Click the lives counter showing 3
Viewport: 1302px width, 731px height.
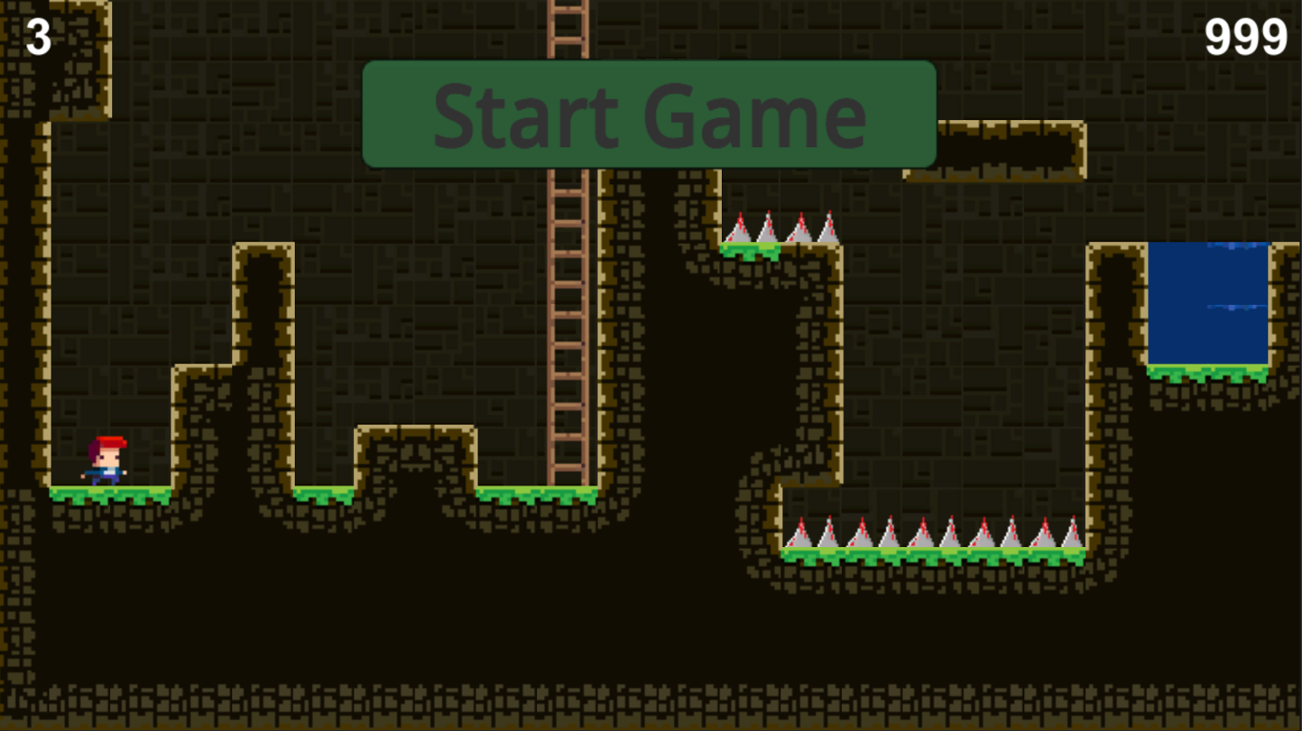coord(36,36)
